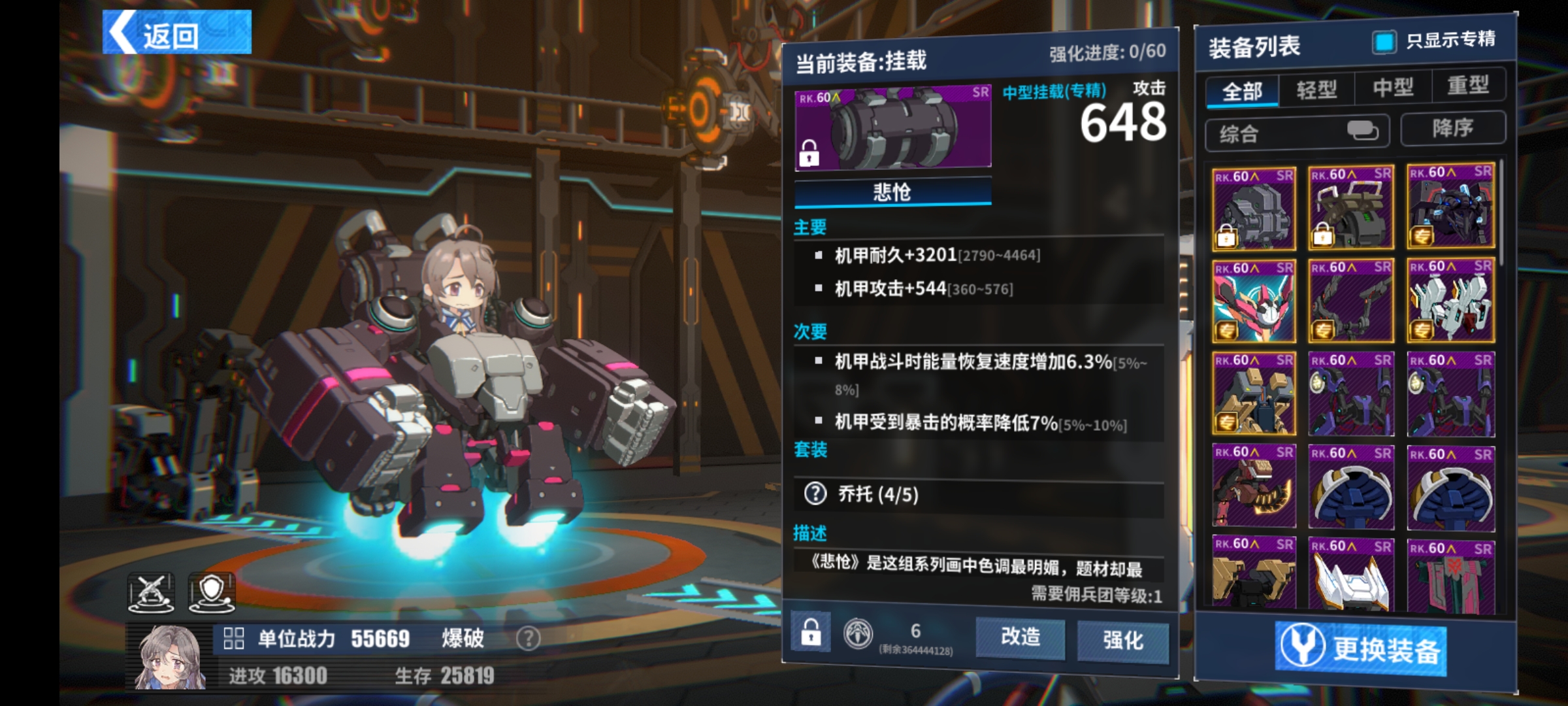
Task: Click the crossed swords attack icon
Action: 151,592
